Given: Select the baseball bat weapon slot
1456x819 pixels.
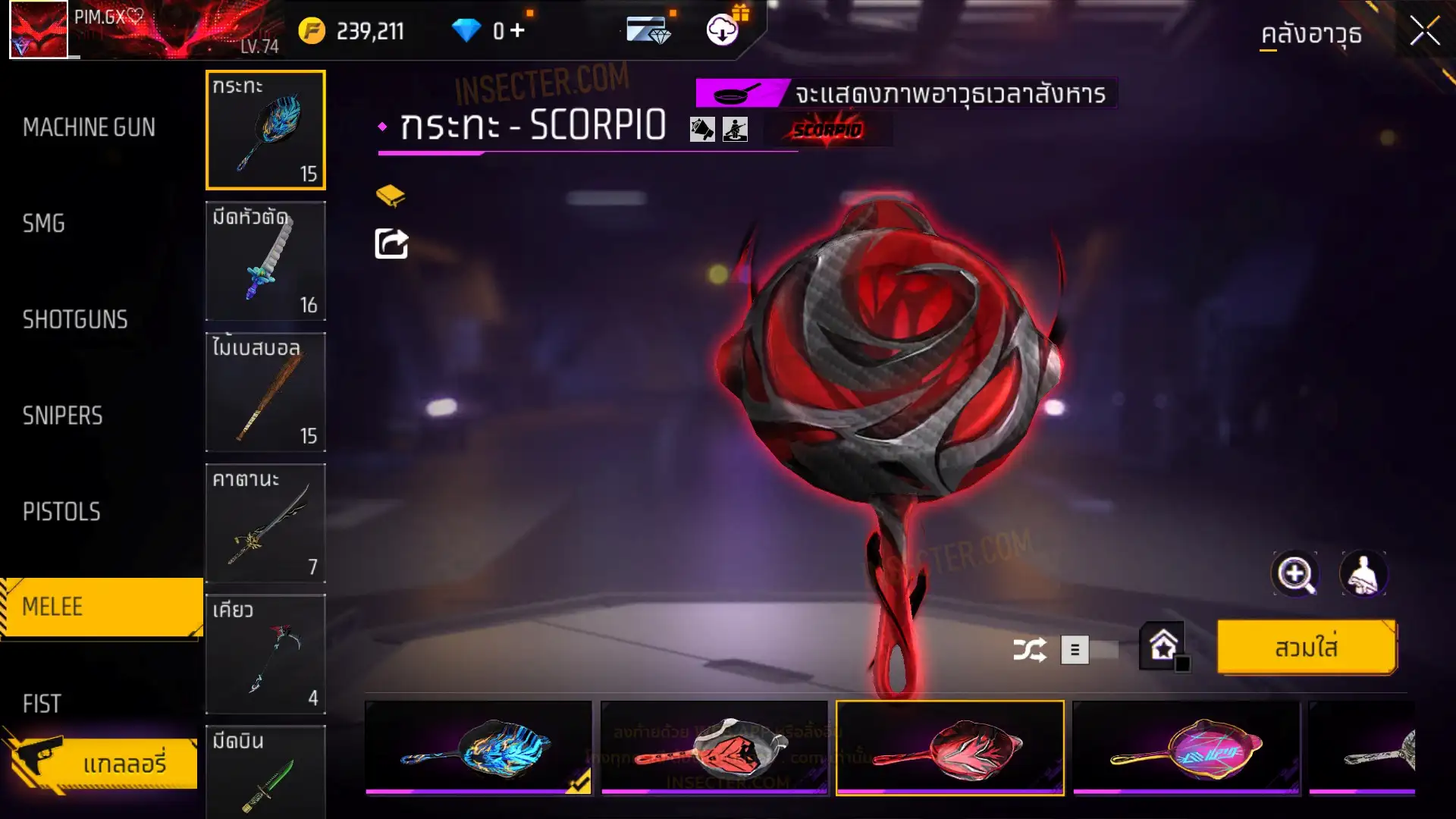Looking at the screenshot, I should 265,392.
